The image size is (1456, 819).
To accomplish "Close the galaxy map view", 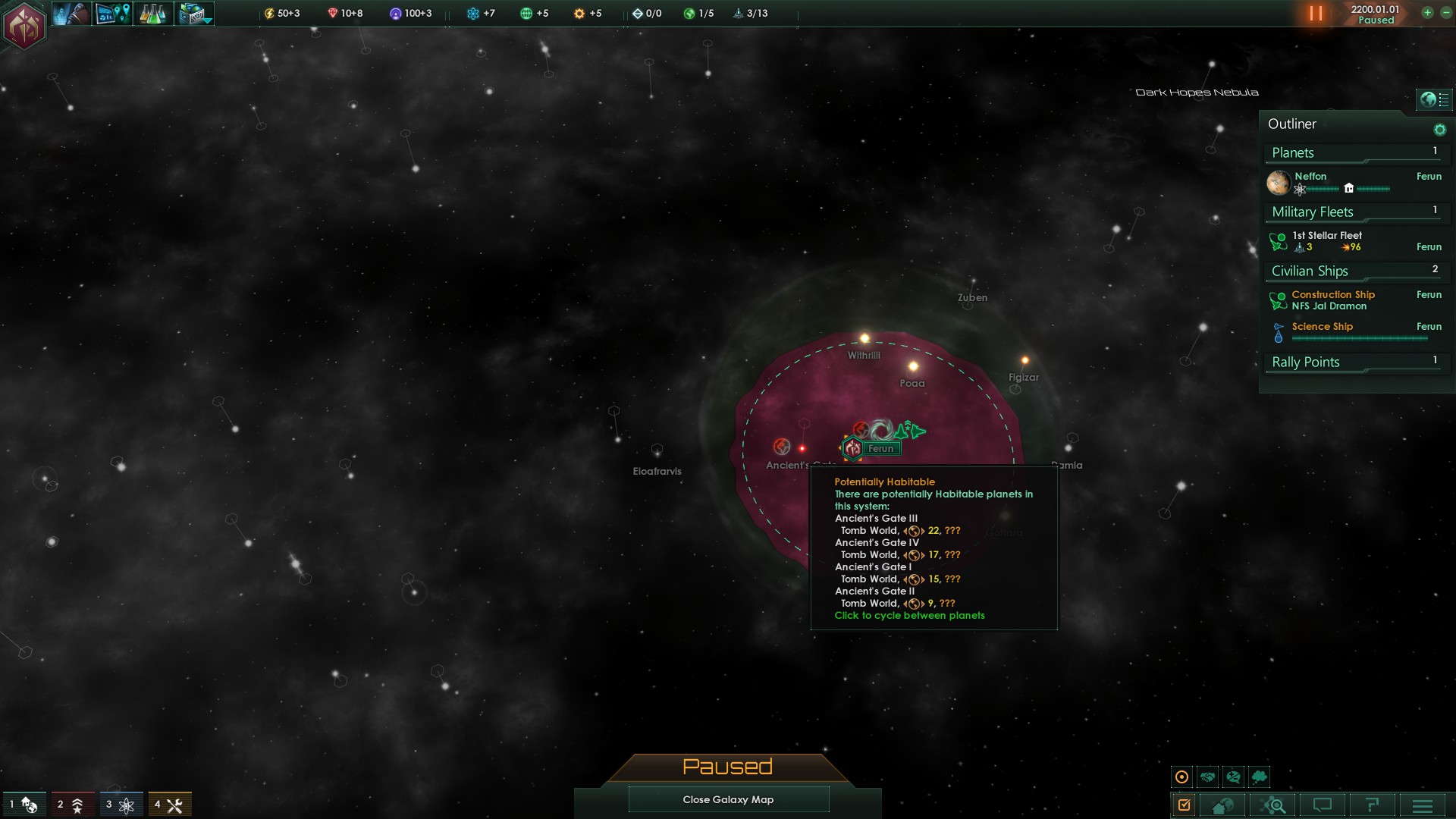I will point(728,799).
